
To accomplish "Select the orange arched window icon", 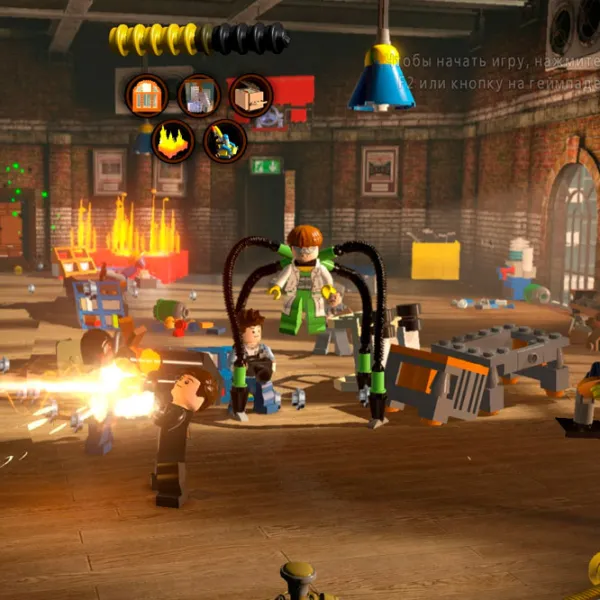I will (146, 96).
